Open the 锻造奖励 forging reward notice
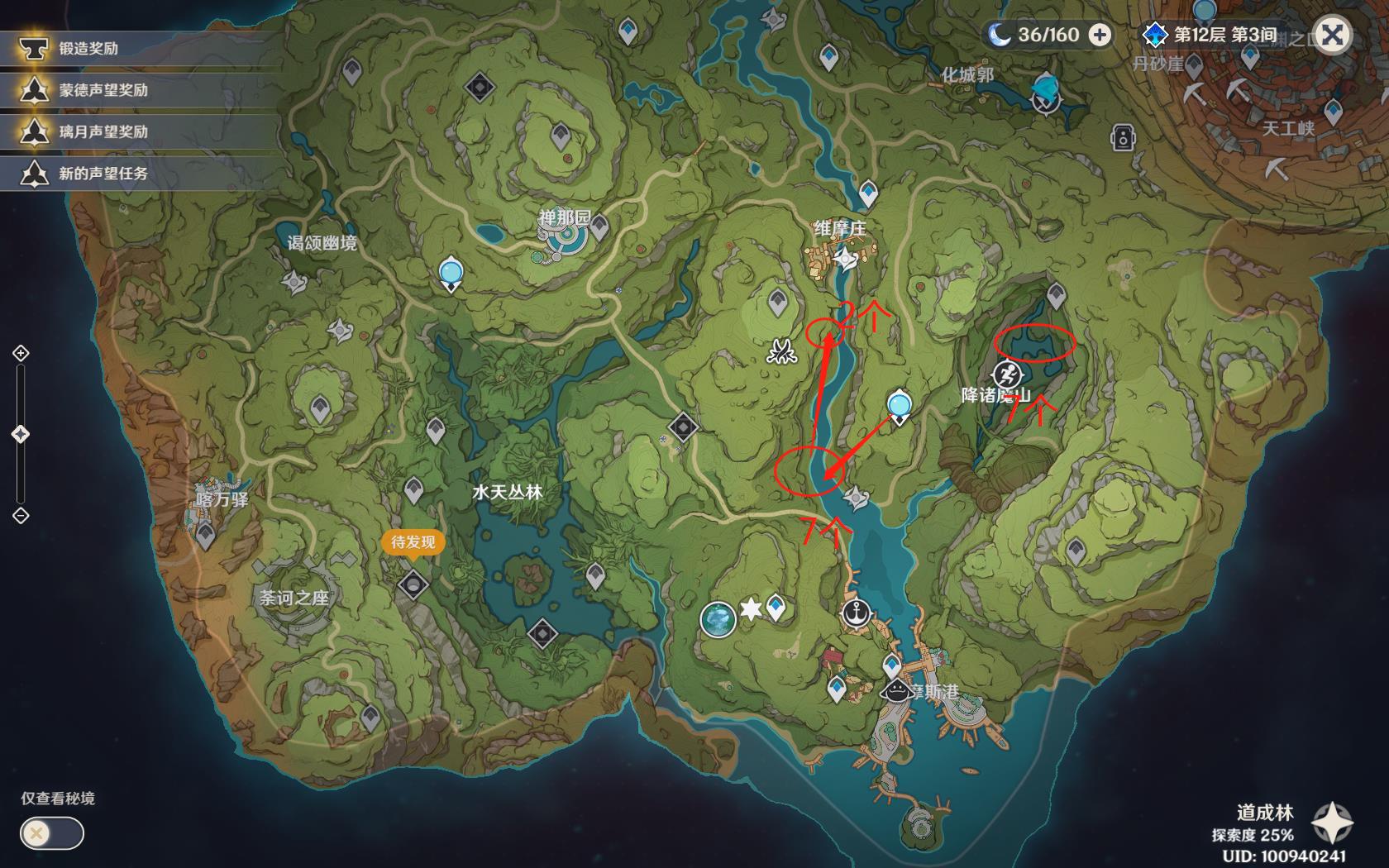The image size is (1389, 868). pyautogui.click(x=88, y=49)
